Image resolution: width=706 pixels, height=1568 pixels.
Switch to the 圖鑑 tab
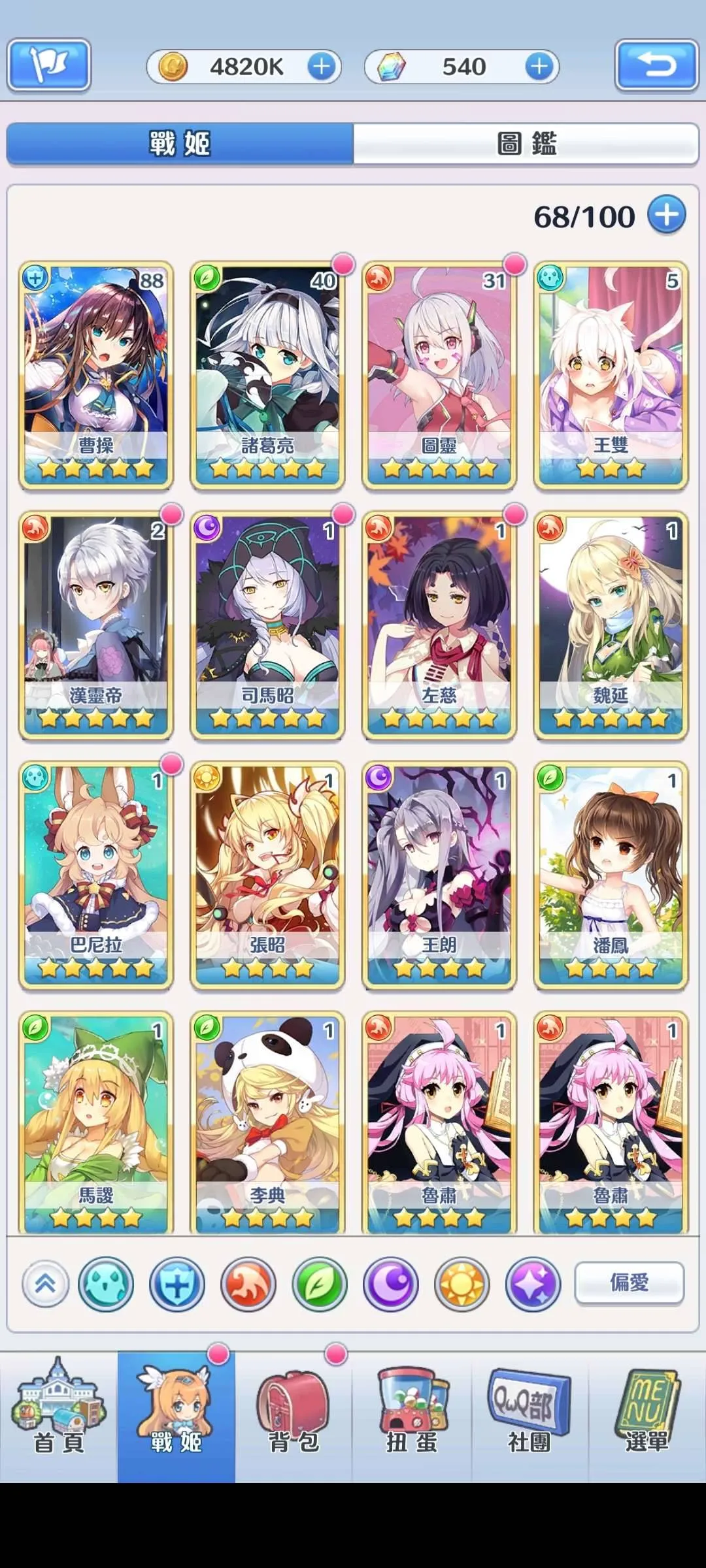coord(526,143)
